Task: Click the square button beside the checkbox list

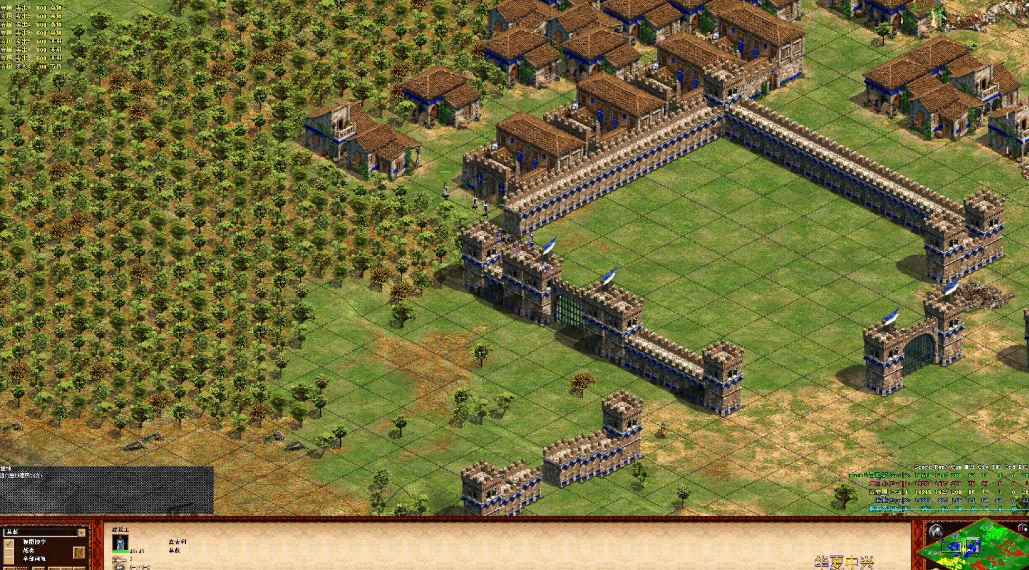Action: (79, 552)
